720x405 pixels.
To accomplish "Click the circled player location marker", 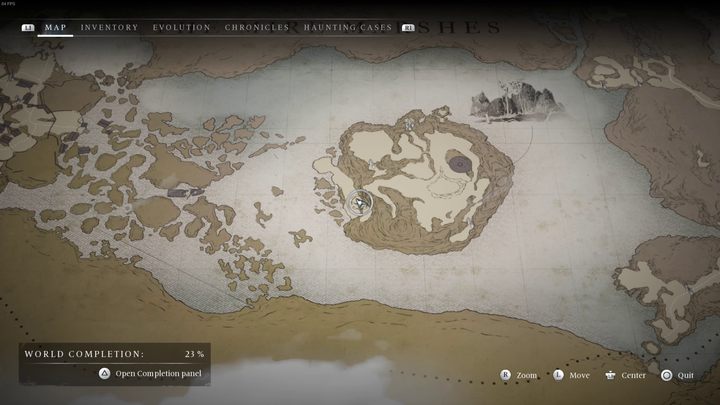I will (360, 204).
